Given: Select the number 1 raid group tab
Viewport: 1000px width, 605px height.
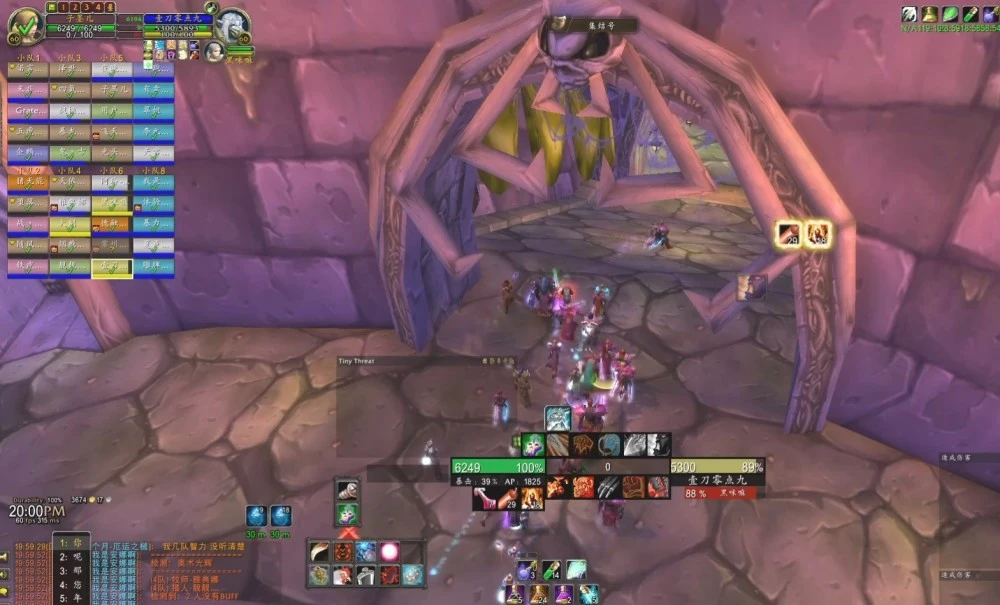Looking at the screenshot, I should click(x=63, y=7).
